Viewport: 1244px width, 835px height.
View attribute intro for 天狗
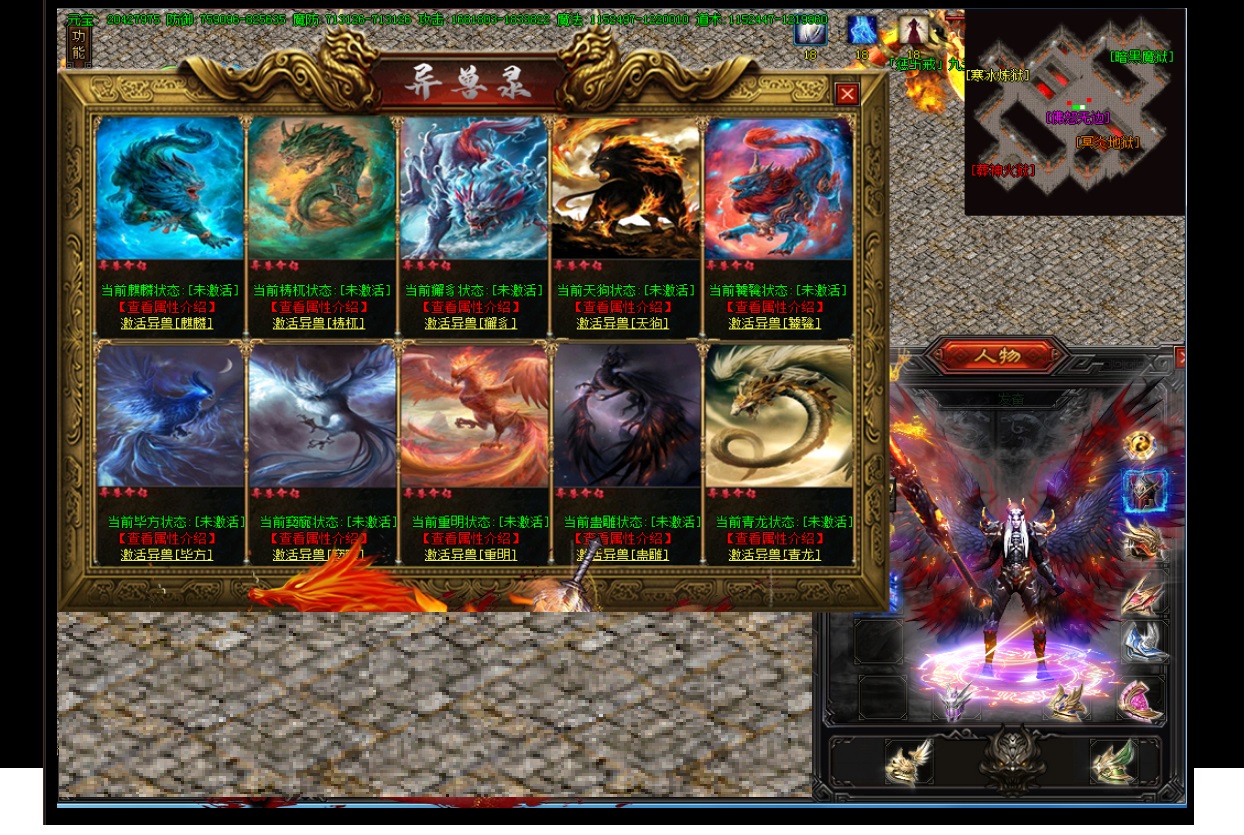tap(623, 307)
